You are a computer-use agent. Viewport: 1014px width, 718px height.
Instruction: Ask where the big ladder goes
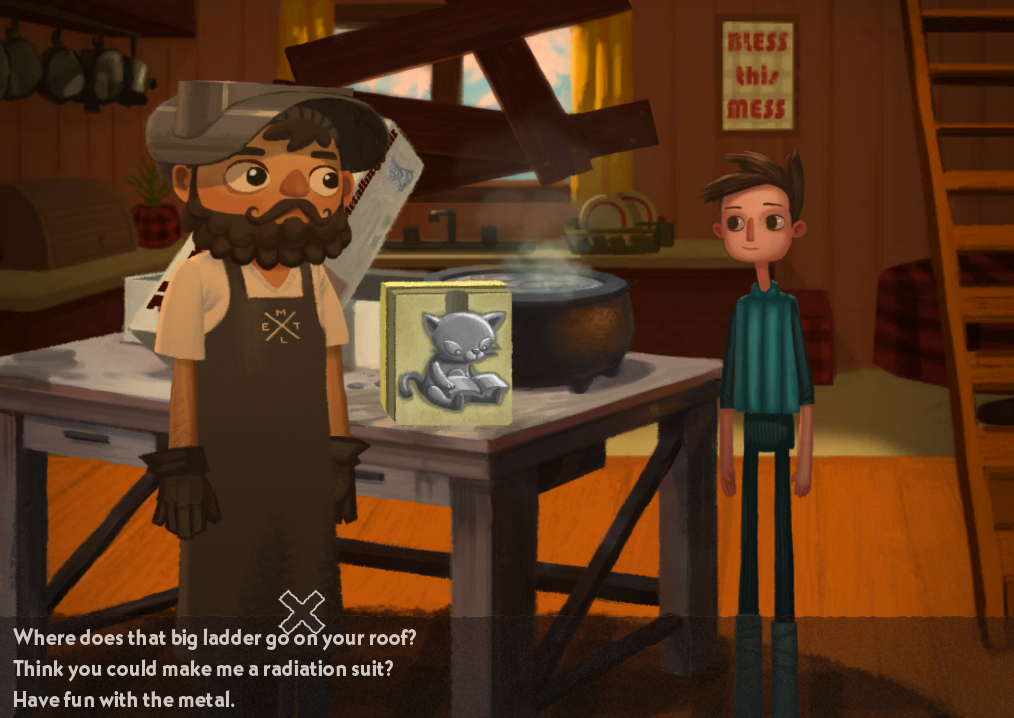214,637
